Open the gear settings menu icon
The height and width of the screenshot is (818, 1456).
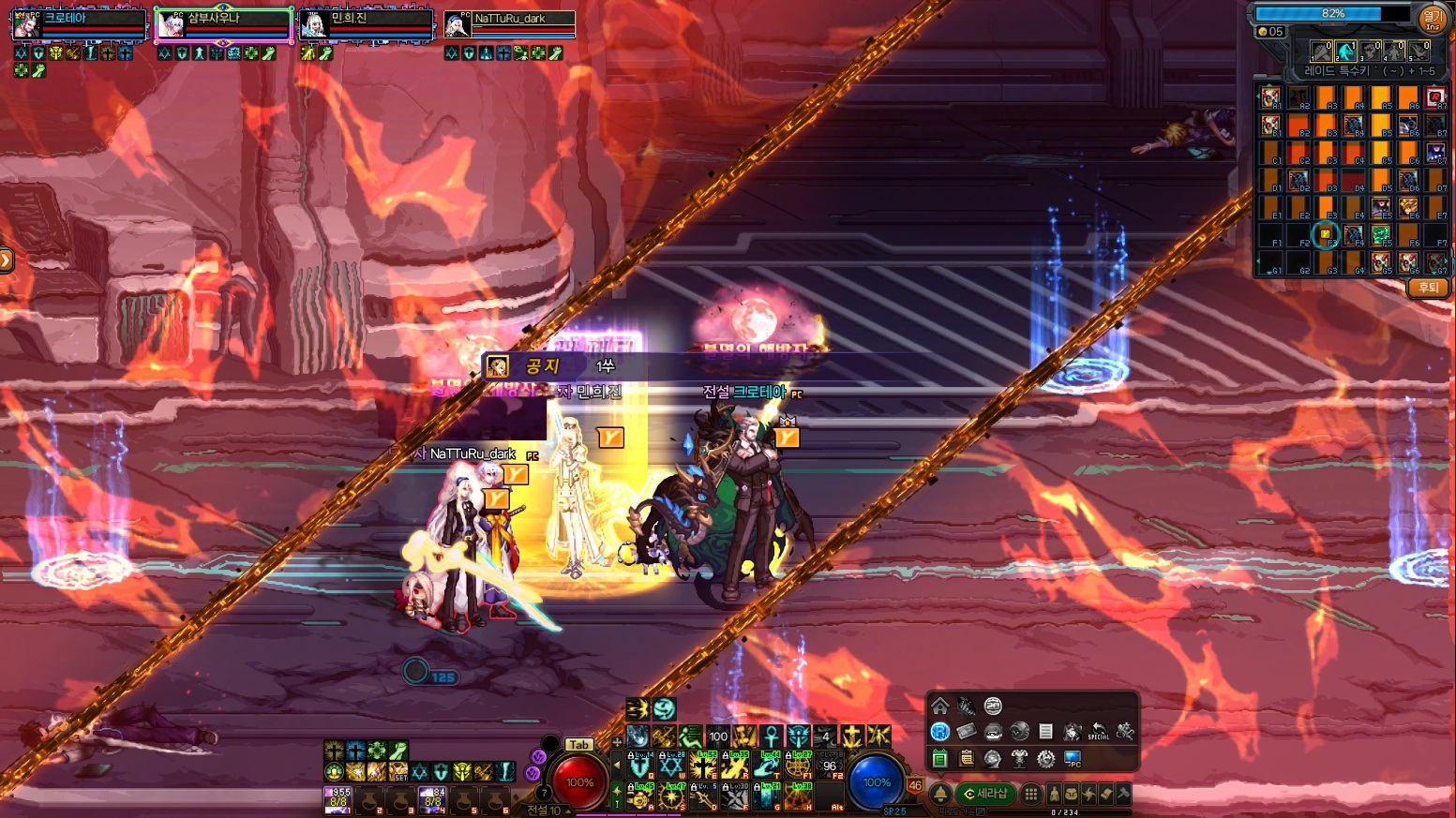point(1045,758)
